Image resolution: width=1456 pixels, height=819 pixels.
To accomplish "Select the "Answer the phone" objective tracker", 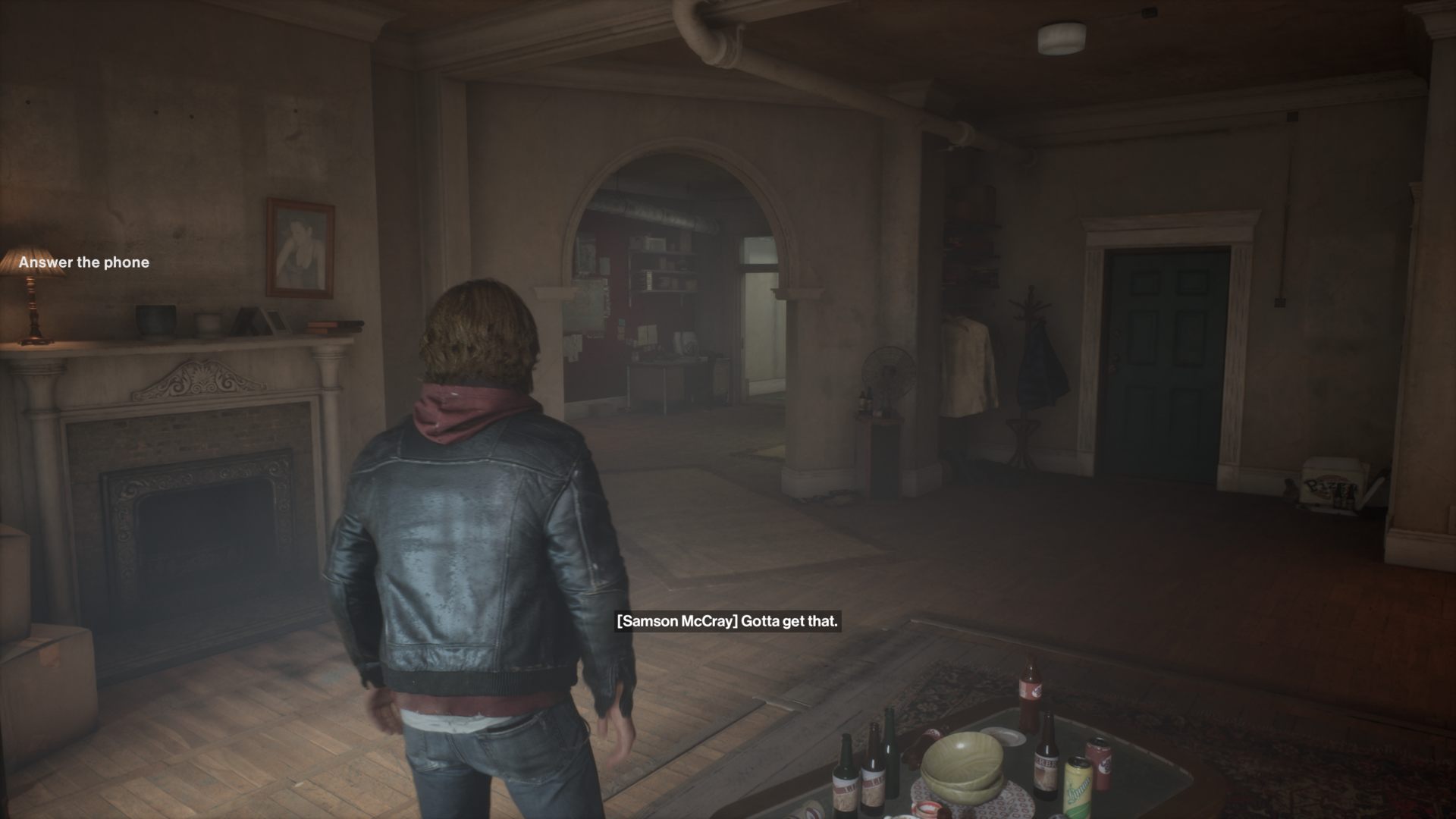I will 84,262.
